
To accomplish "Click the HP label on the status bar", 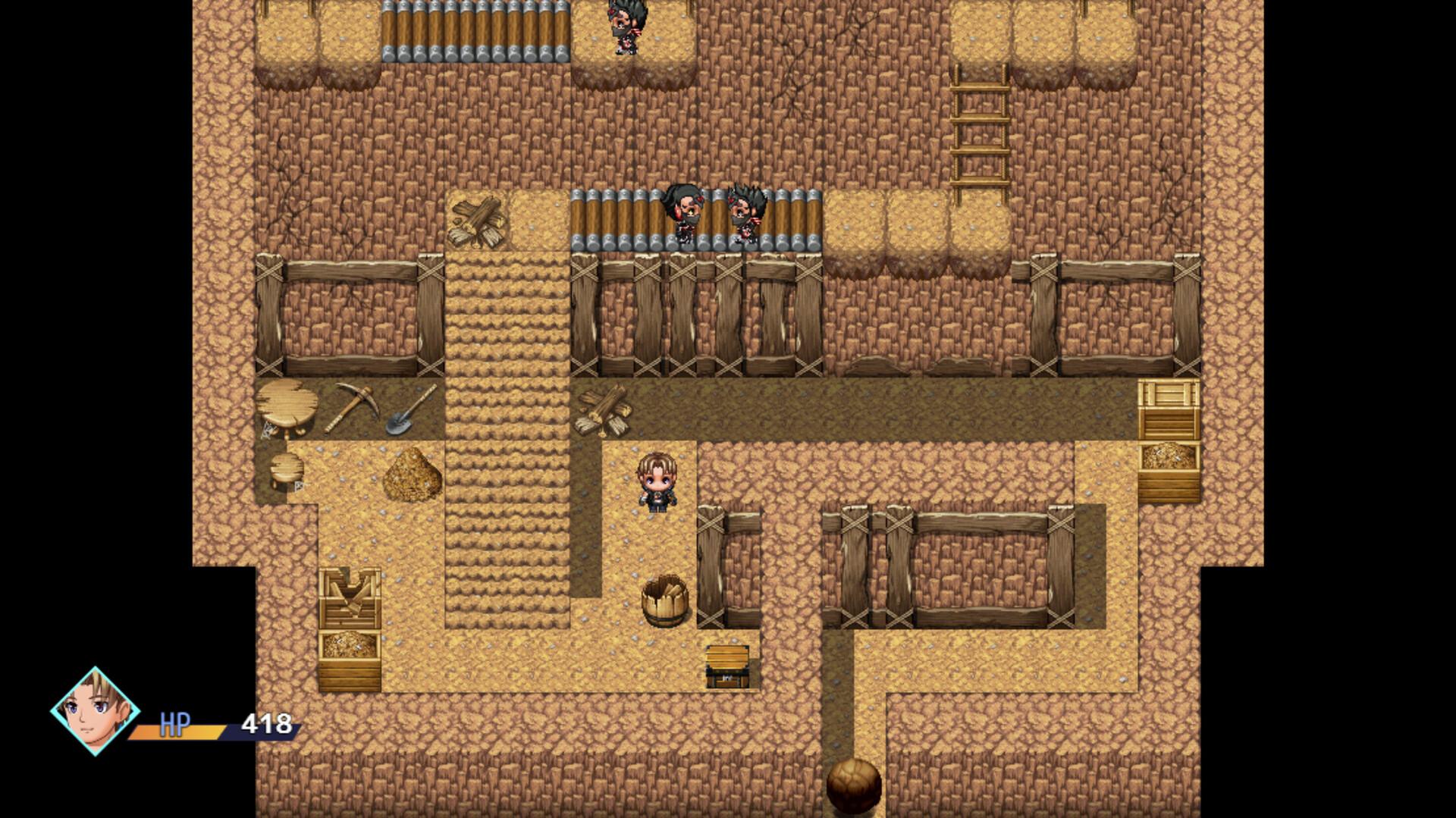I will [x=173, y=726].
